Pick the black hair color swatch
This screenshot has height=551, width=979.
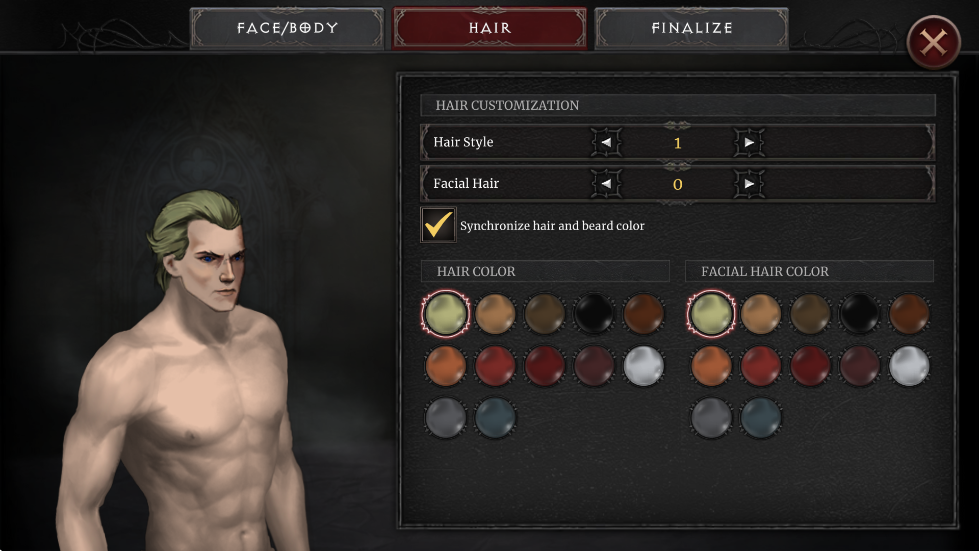click(595, 314)
